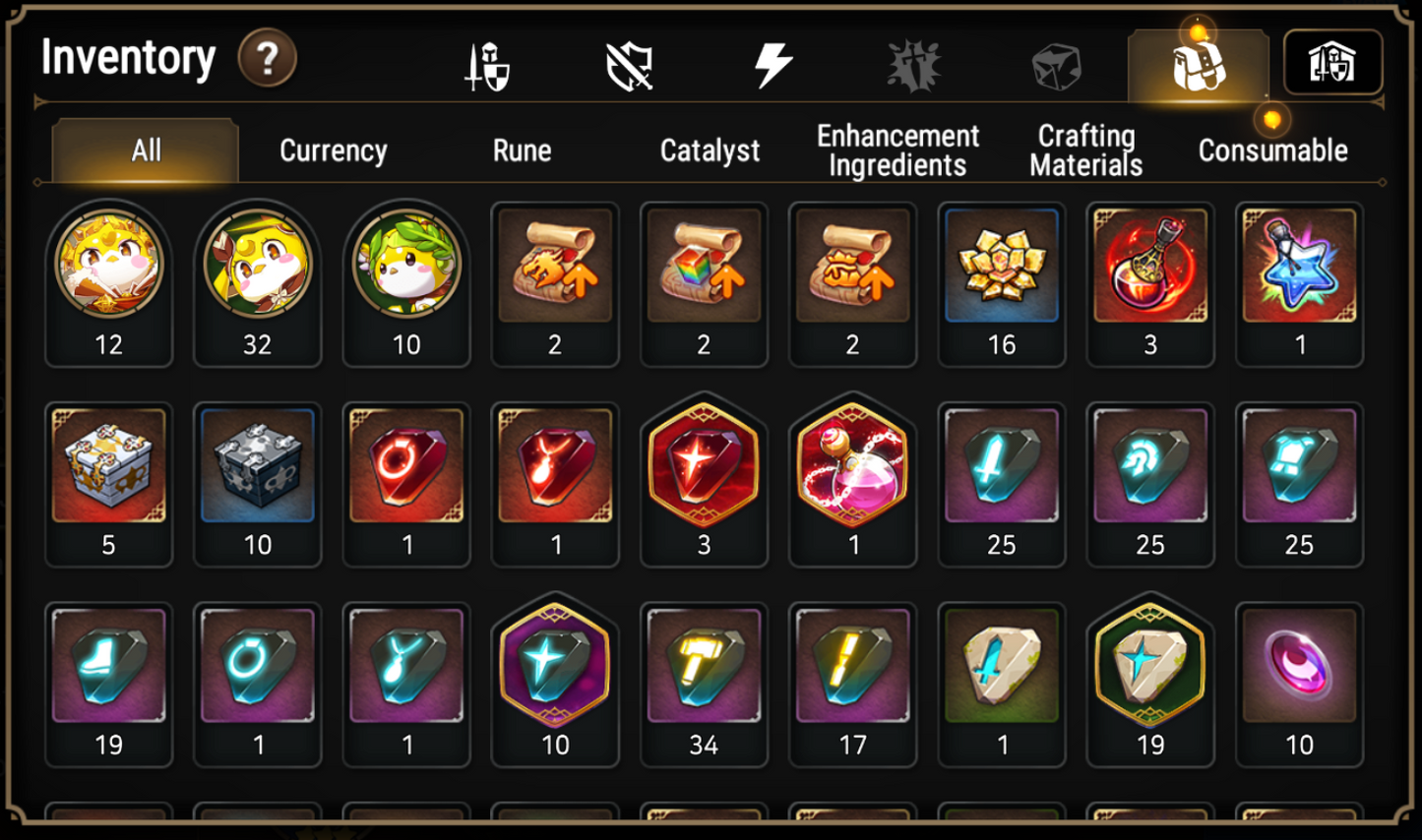Click the lightning bolt icon

[x=773, y=66]
